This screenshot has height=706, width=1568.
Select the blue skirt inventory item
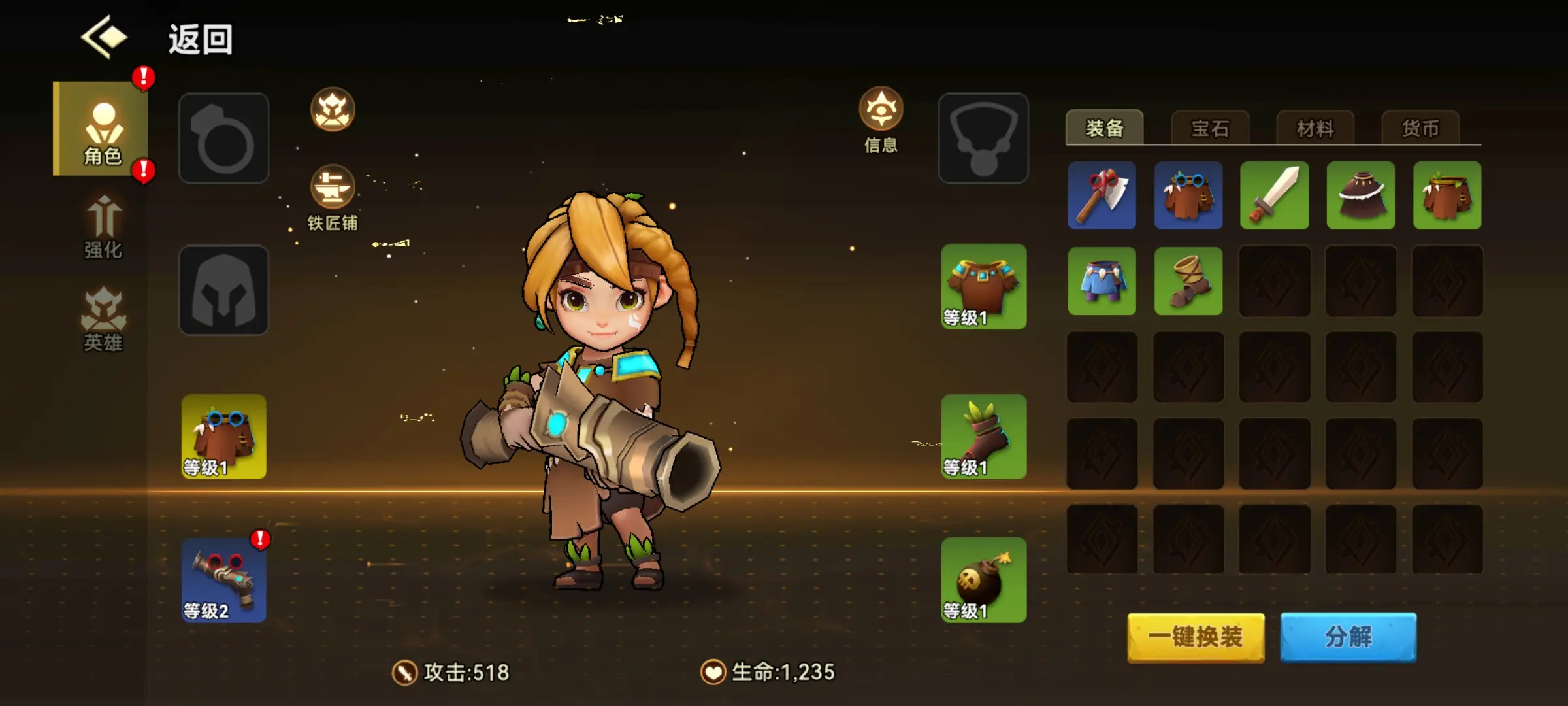1102,281
